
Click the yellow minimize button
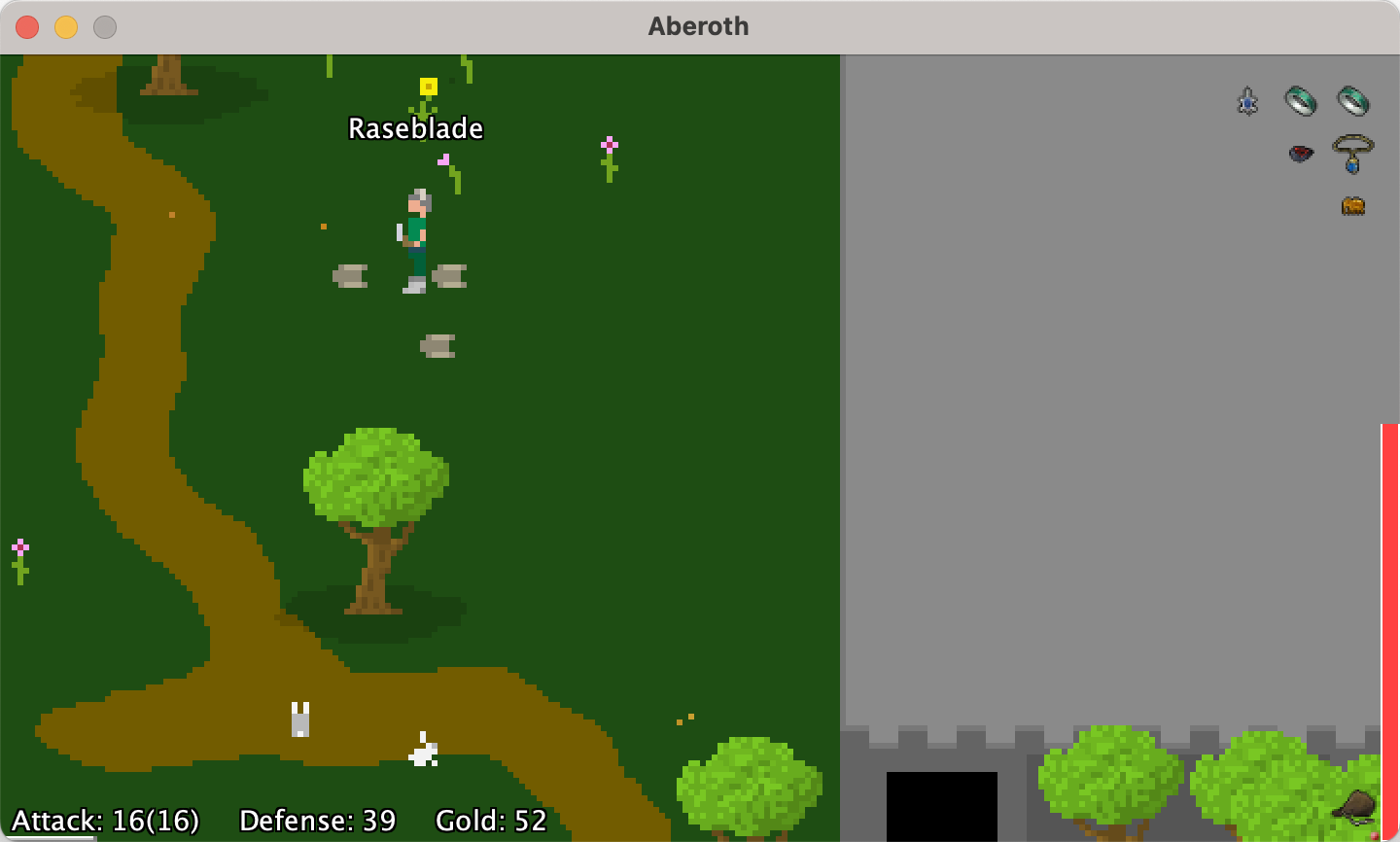[64, 27]
